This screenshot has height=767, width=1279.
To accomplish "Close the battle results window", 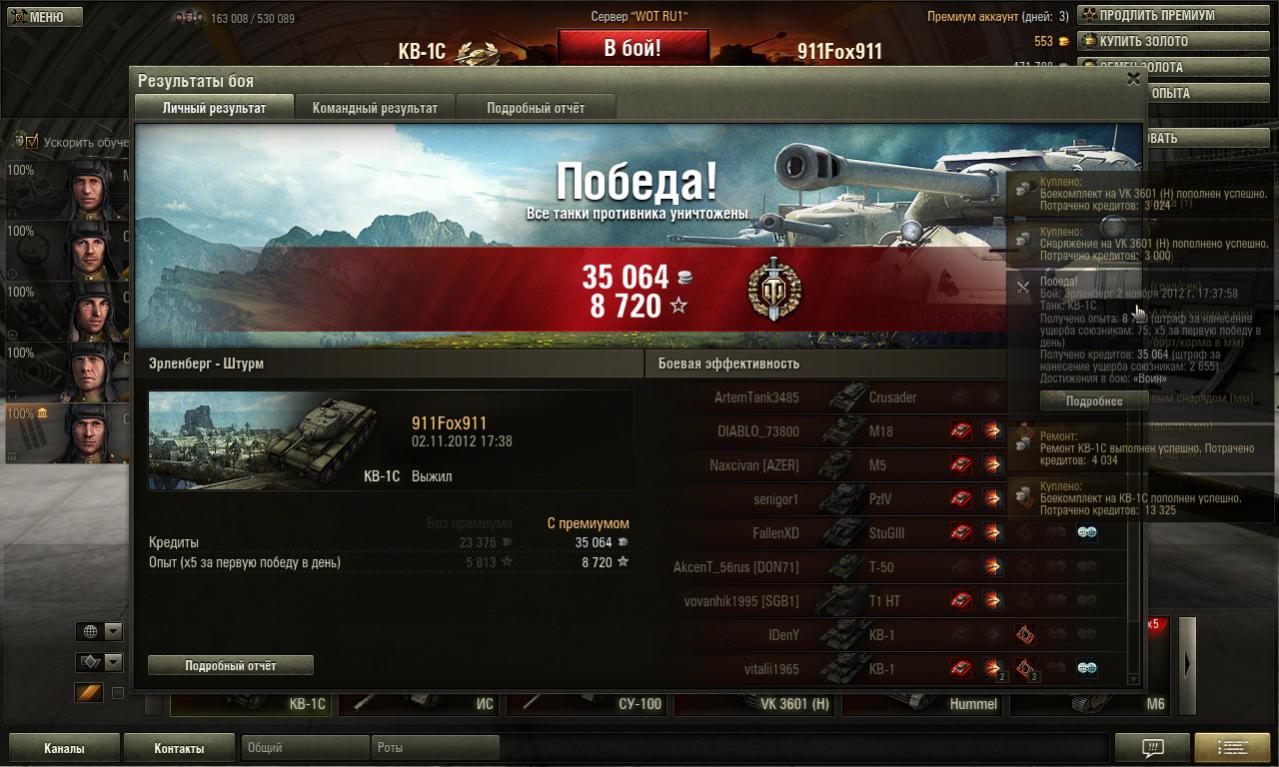I will tap(1133, 79).
